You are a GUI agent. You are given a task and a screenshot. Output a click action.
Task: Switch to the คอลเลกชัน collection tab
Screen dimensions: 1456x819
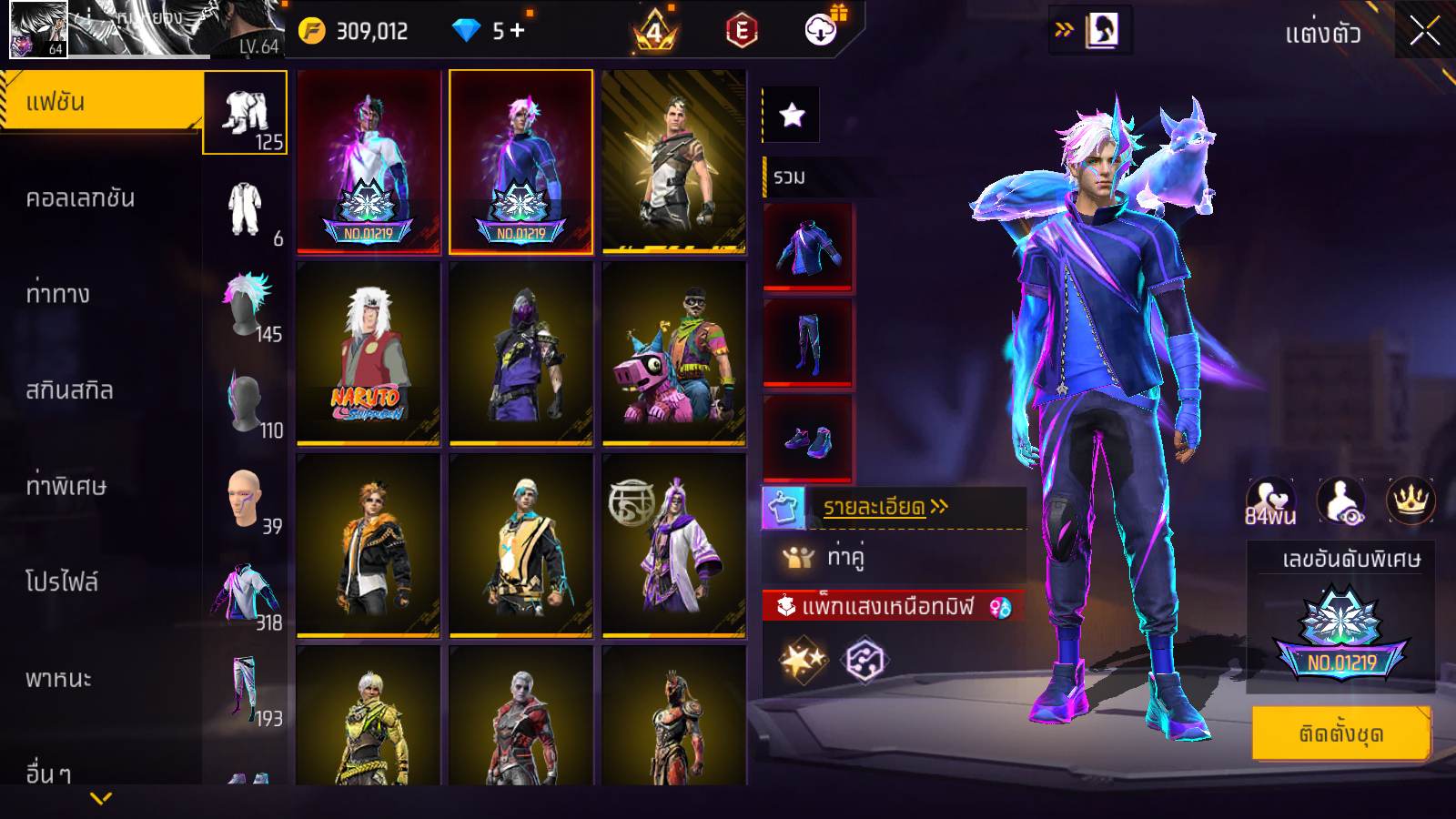(80, 198)
